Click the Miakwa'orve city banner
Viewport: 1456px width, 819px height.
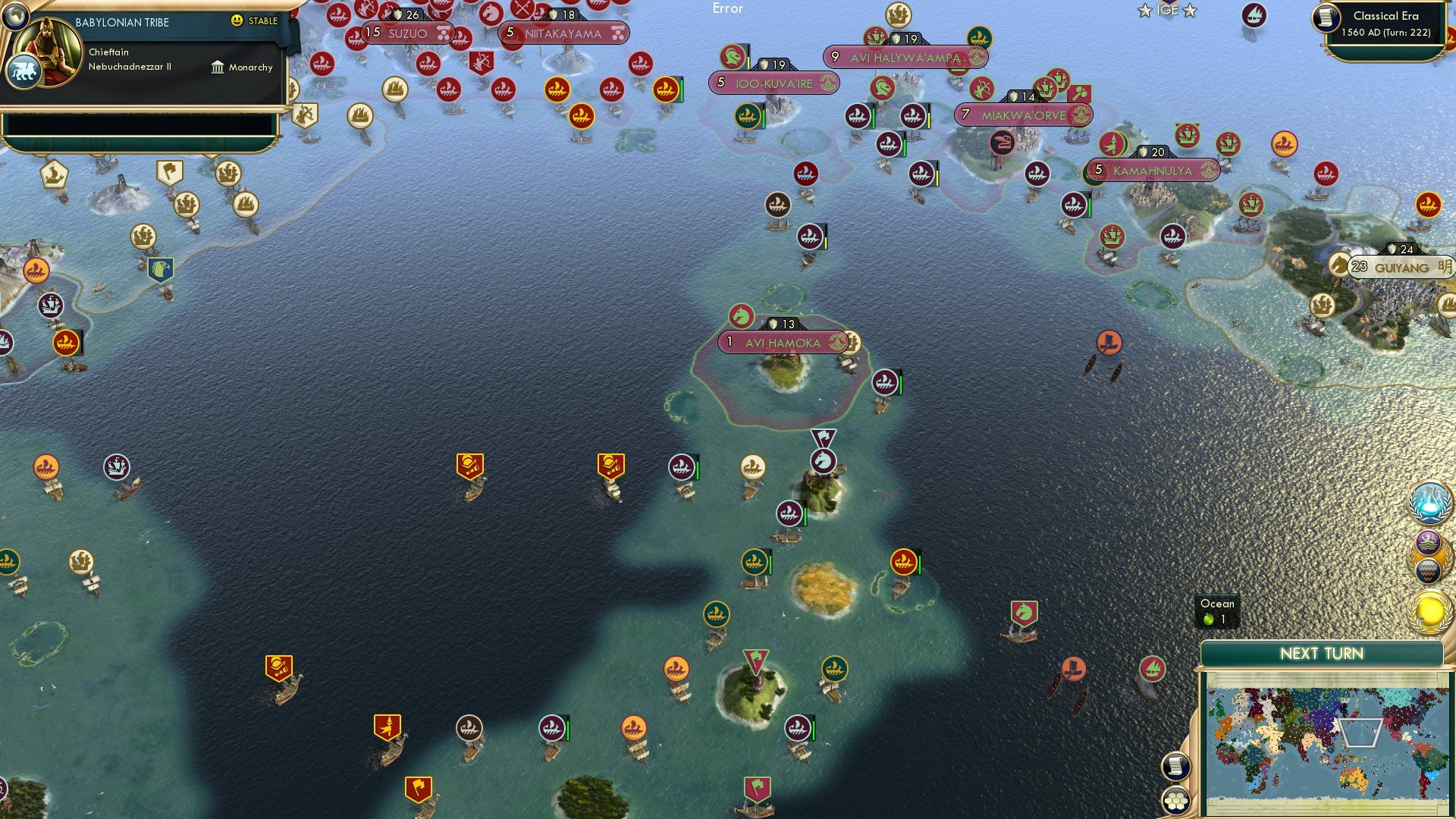pyautogui.click(x=1023, y=115)
